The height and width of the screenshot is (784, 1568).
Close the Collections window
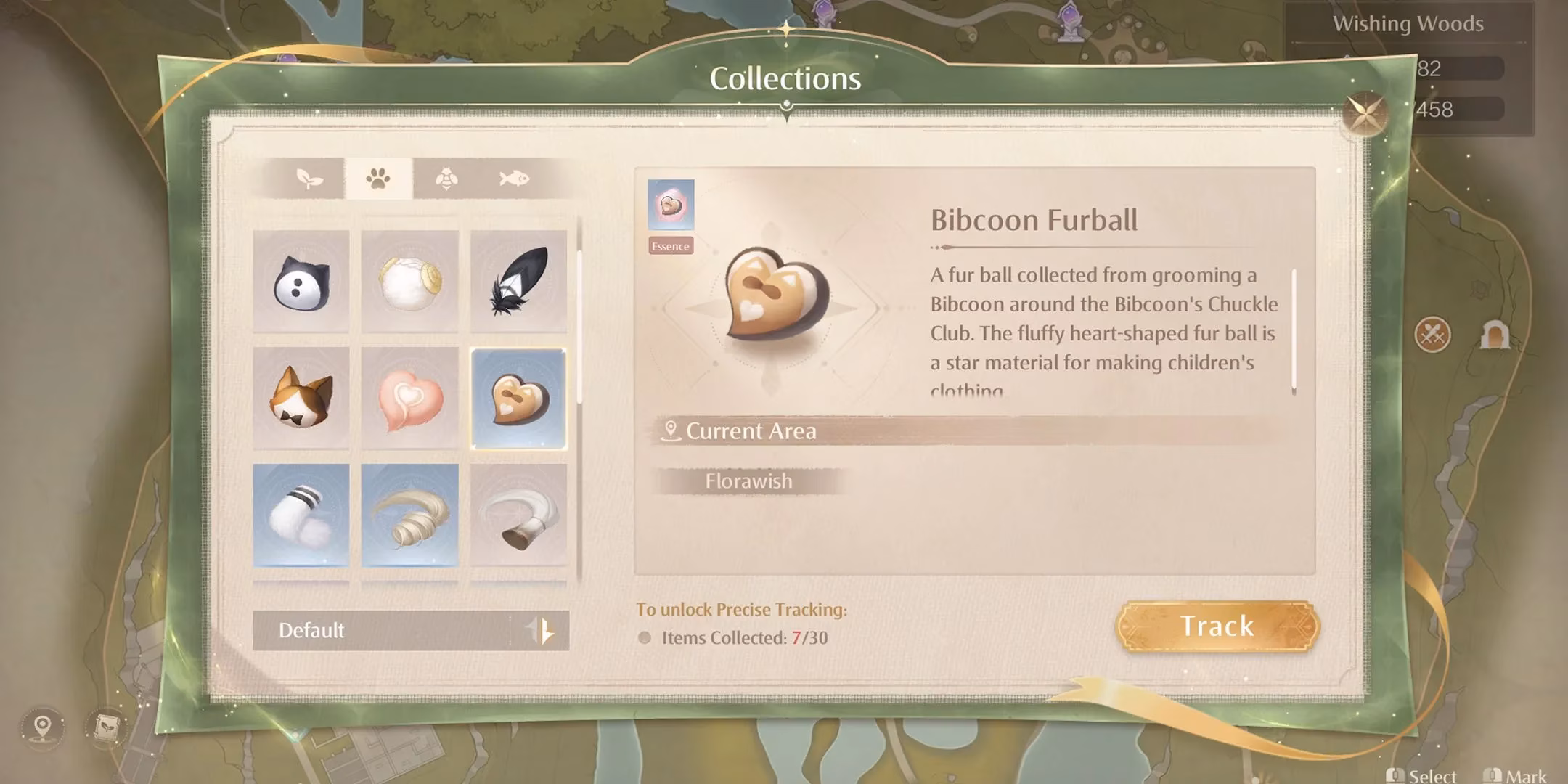[1365, 113]
